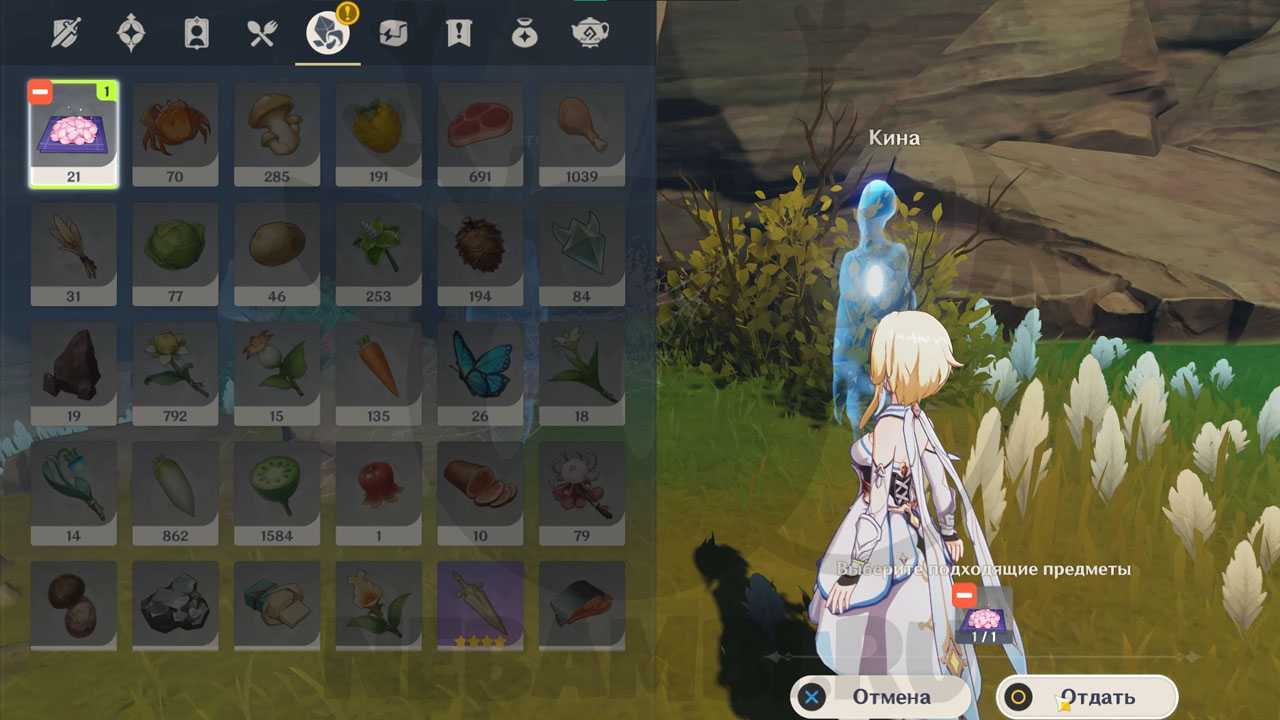
Task: Choose the mushroom slot with 285
Action: pos(277,133)
